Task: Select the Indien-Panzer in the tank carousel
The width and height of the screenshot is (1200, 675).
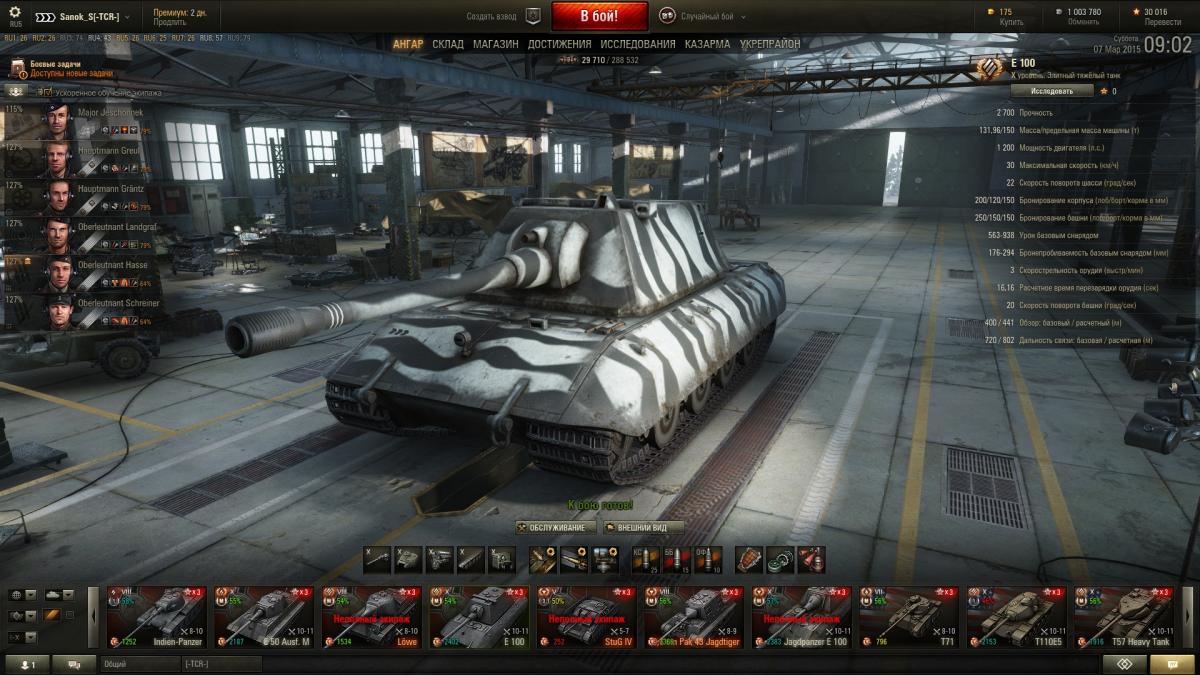Action: pos(157,617)
